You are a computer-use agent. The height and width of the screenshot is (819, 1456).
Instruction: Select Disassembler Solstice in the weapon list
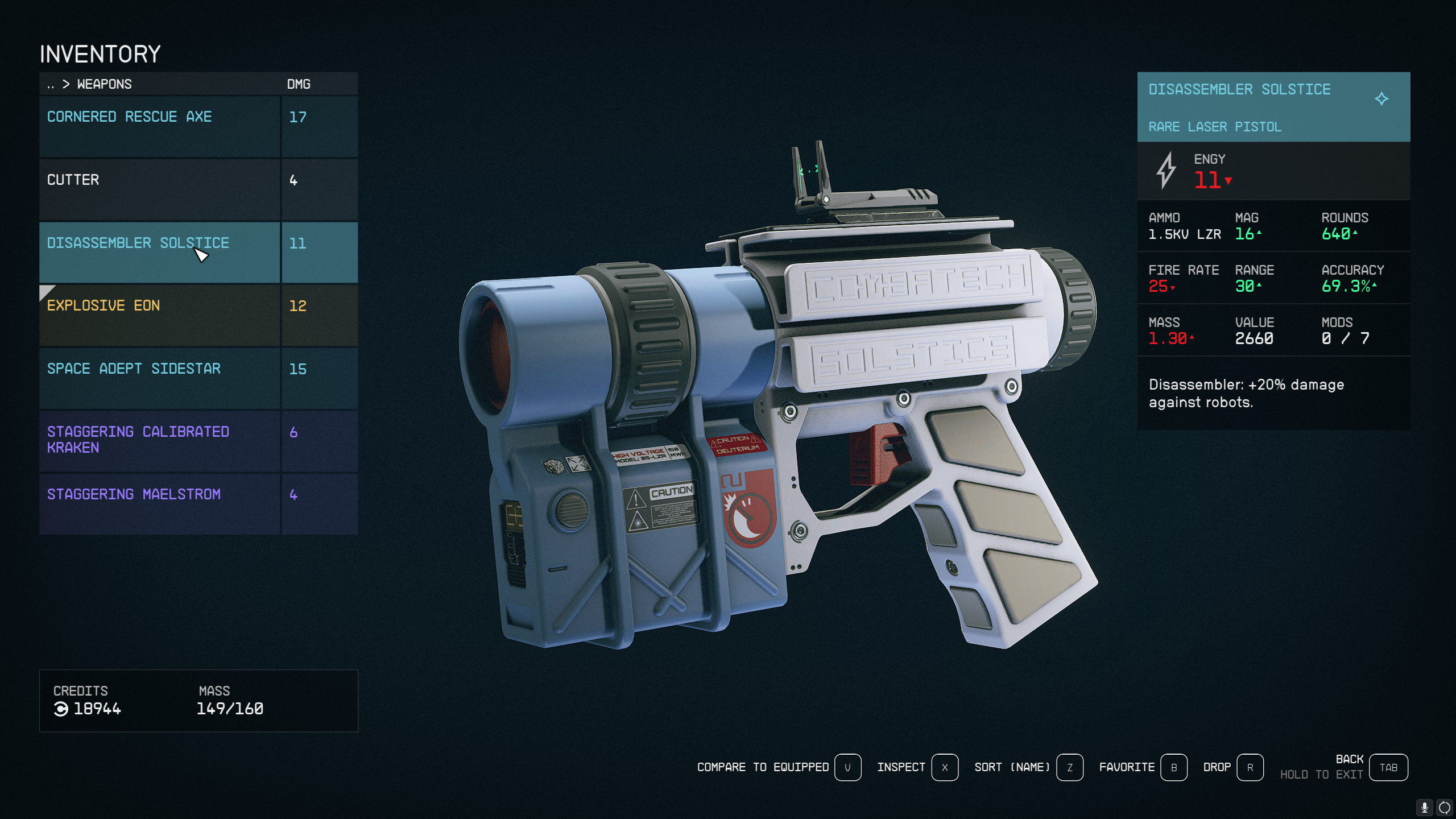pyautogui.click(x=159, y=252)
